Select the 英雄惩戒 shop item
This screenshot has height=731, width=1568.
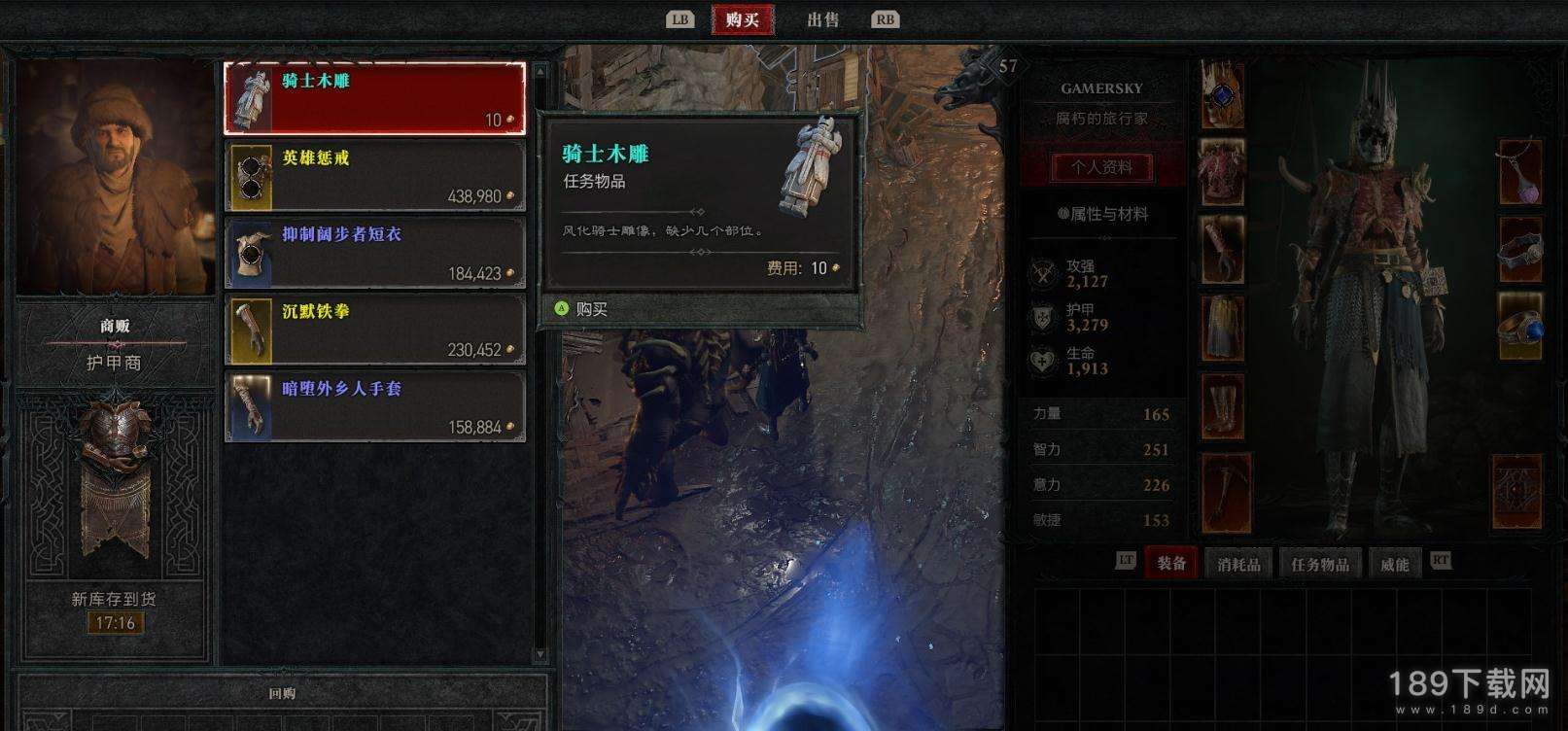point(375,176)
